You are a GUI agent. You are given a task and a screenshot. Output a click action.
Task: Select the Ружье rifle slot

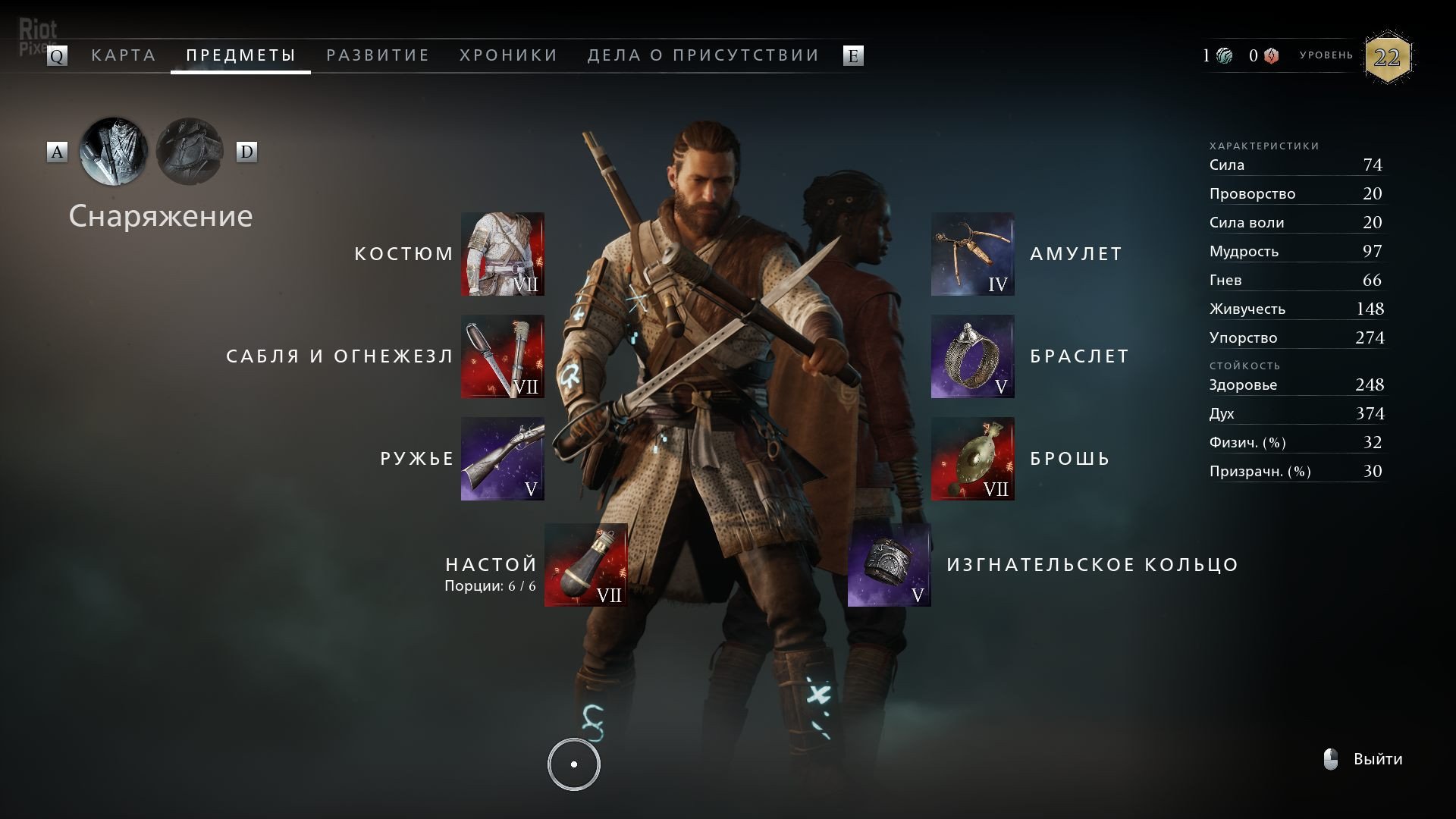pos(503,459)
